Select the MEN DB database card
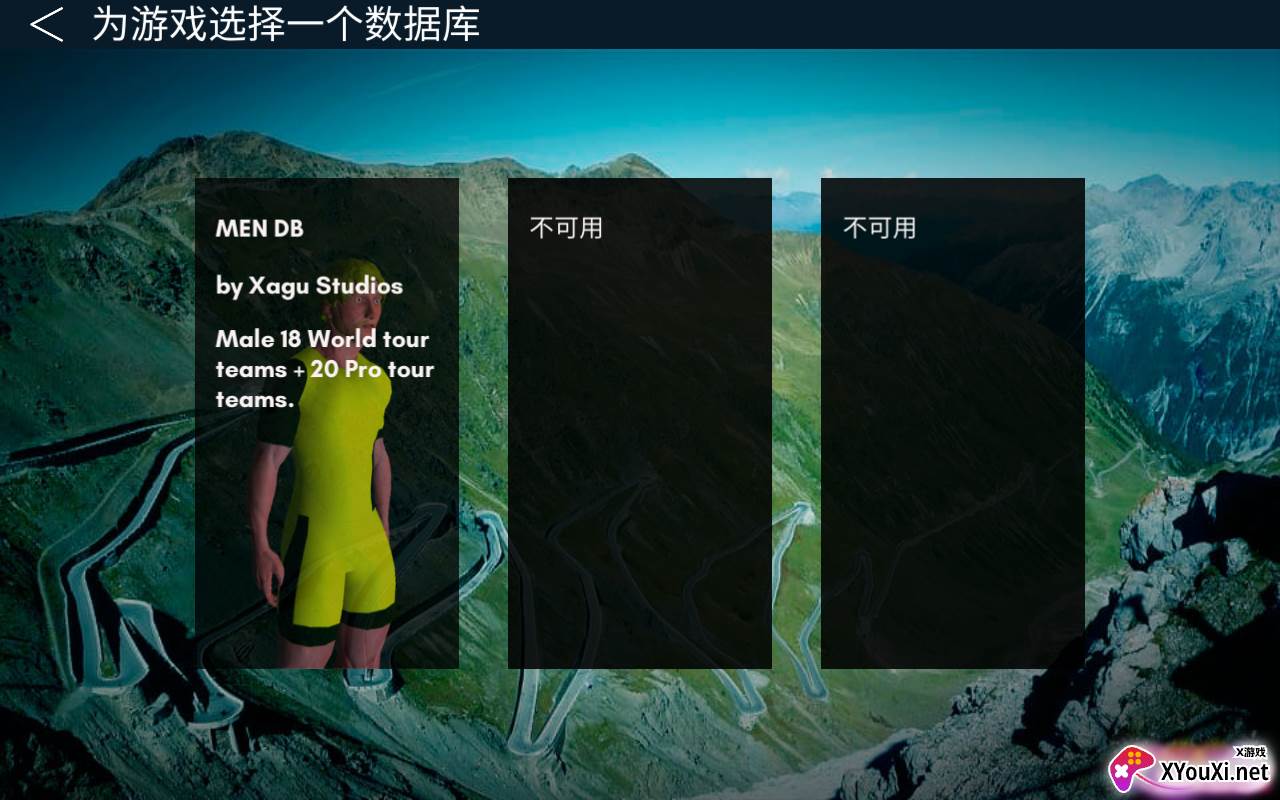This screenshot has height=800, width=1280. point(327,422)
